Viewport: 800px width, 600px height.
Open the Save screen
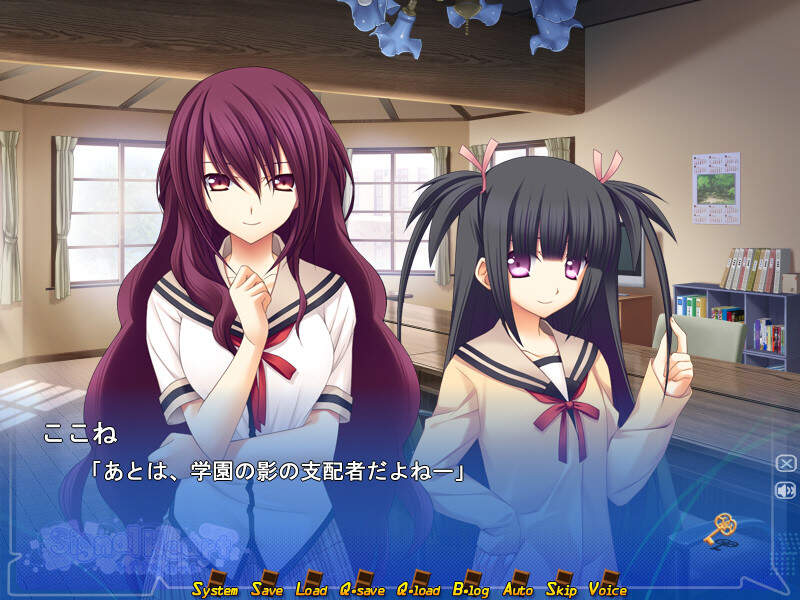click(x=267, y=587)
